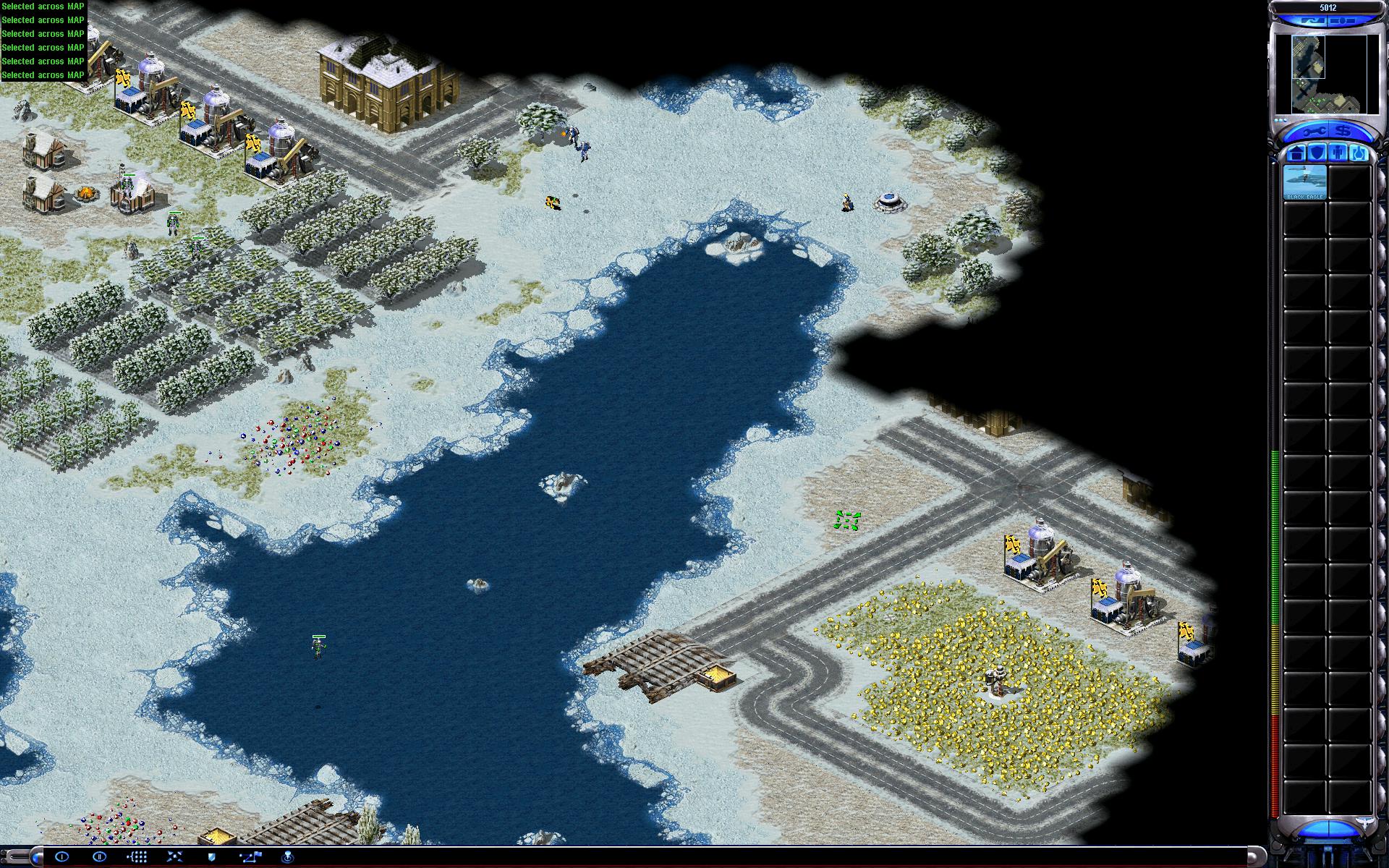Enable the flag waypoint path mode
The width and height of the screenshot is (1389, 868).
coord(250,857)
